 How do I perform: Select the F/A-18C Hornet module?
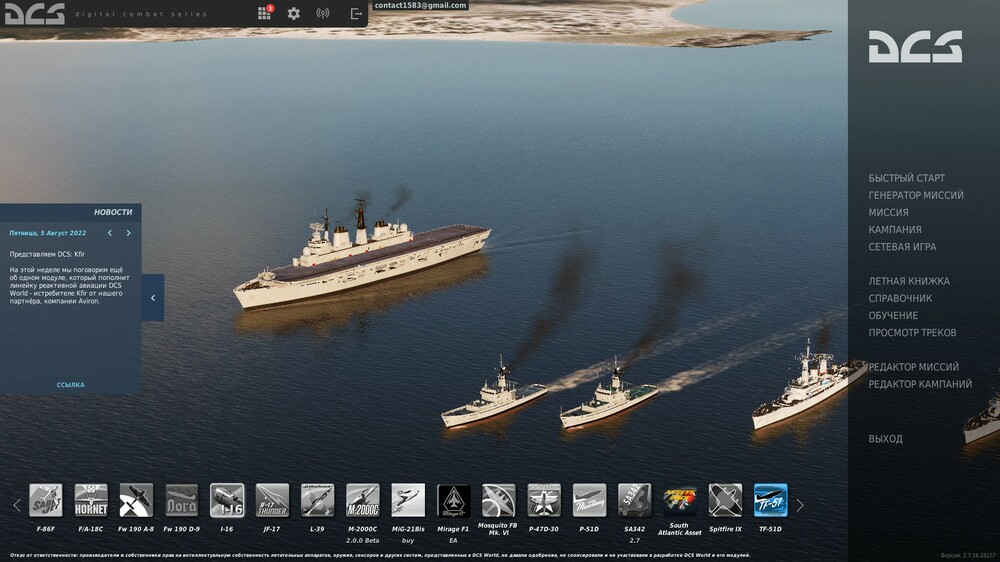click(x=91, y=500)
